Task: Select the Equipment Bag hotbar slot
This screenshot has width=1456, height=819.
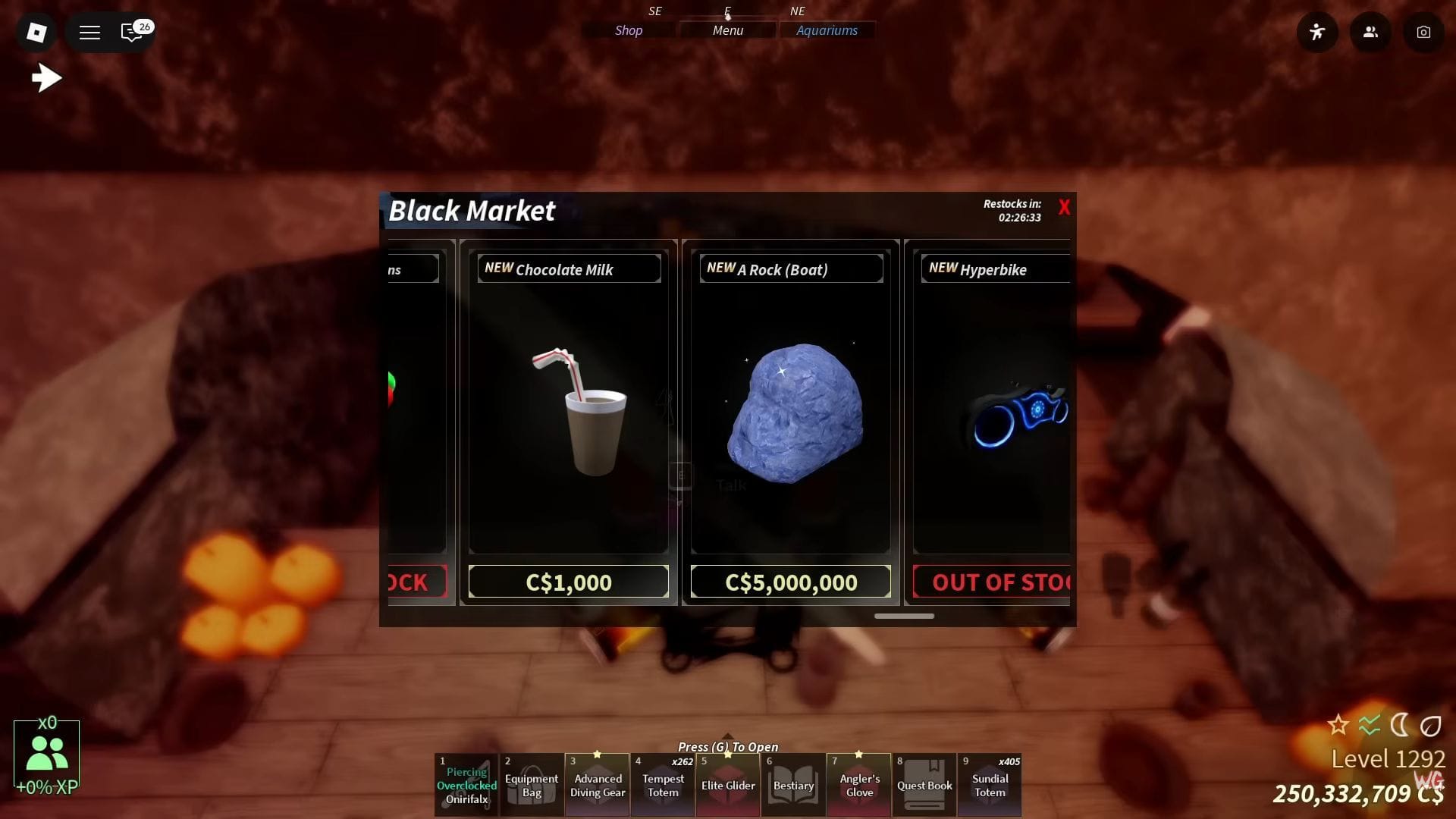Action: coord(532,785)
